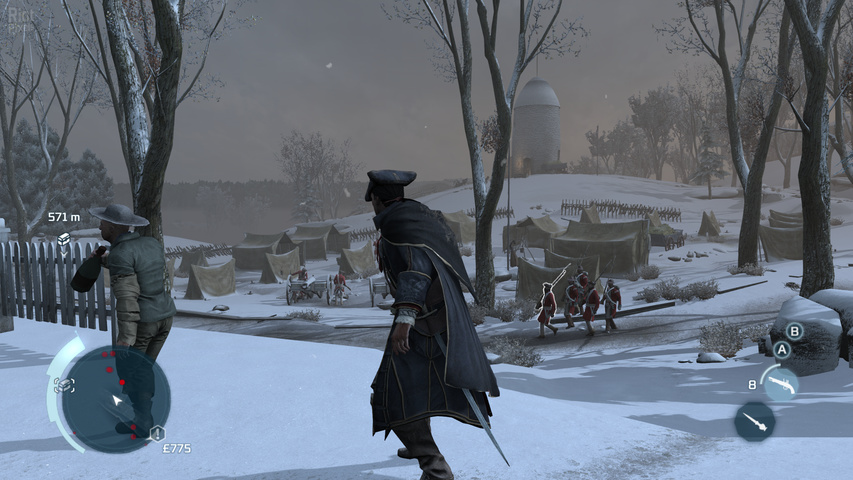Click the chest objective marker showing 571 m
Image resolution: width=853 pixels, height=480 pixels.
click(64, 239)
